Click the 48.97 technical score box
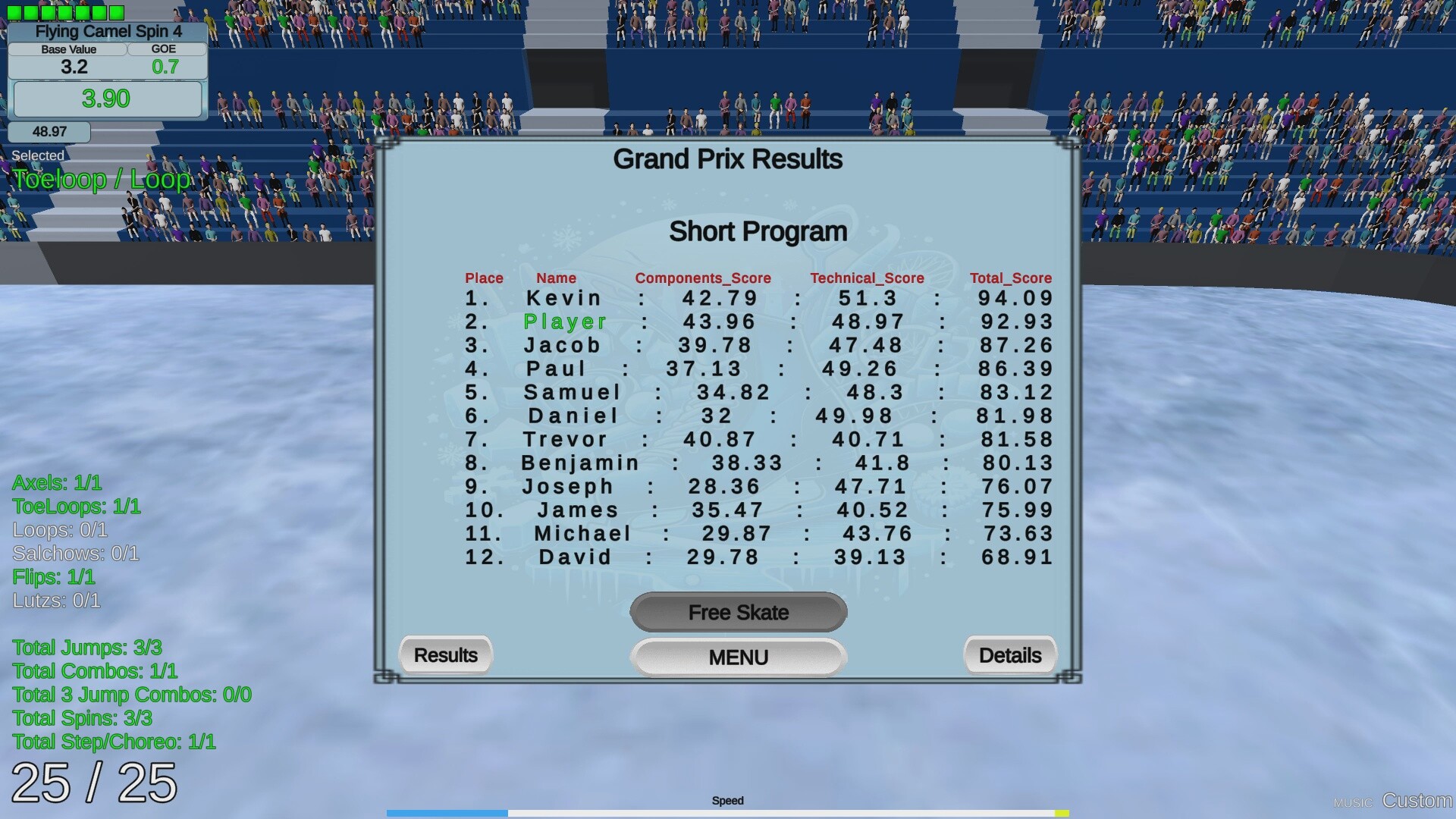The width and height of the screenshot is (1456, 819). pos(49,130)
